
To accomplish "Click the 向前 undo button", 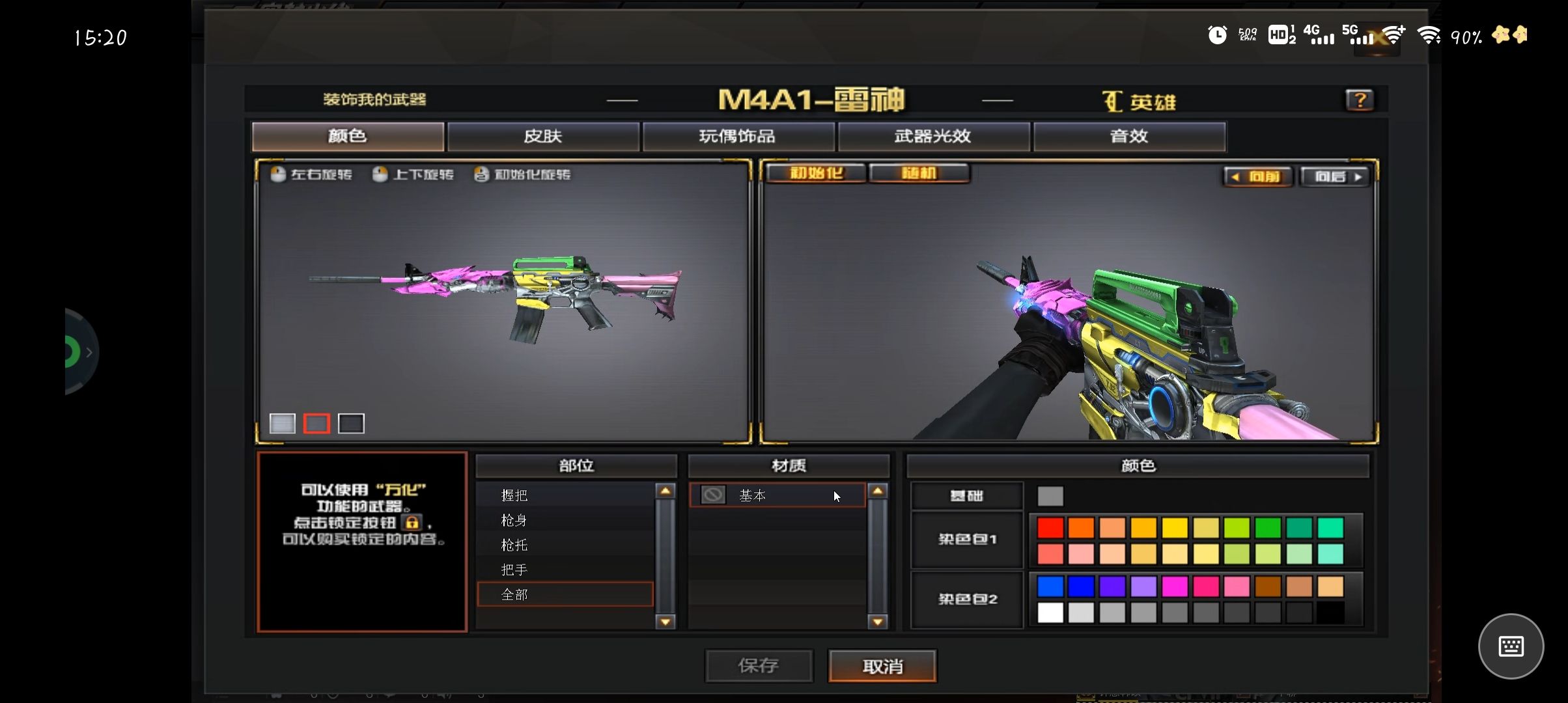I will click(x=1257, y=176).
